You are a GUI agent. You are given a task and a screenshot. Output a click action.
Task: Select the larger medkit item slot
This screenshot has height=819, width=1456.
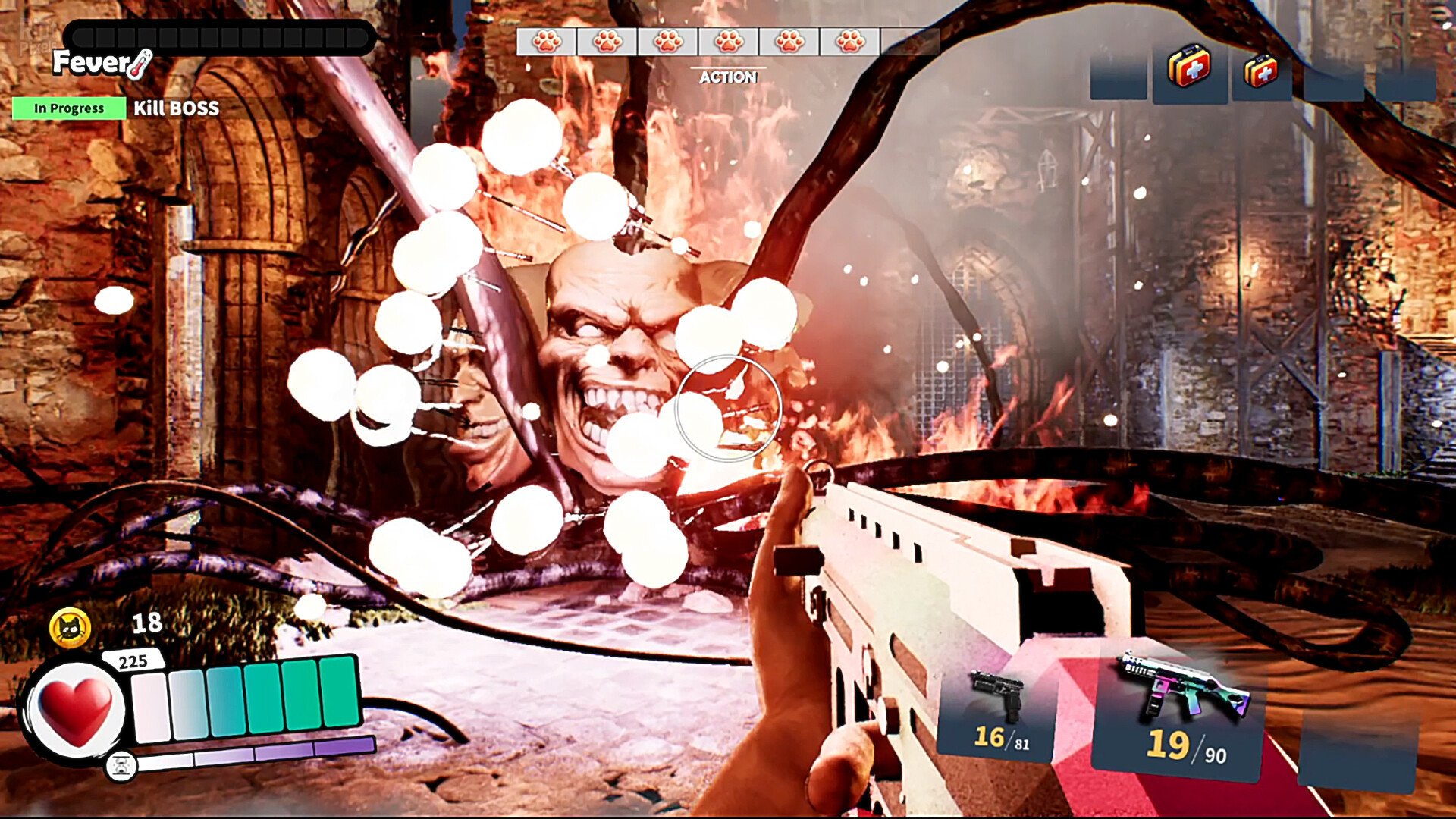(1189, 69)
